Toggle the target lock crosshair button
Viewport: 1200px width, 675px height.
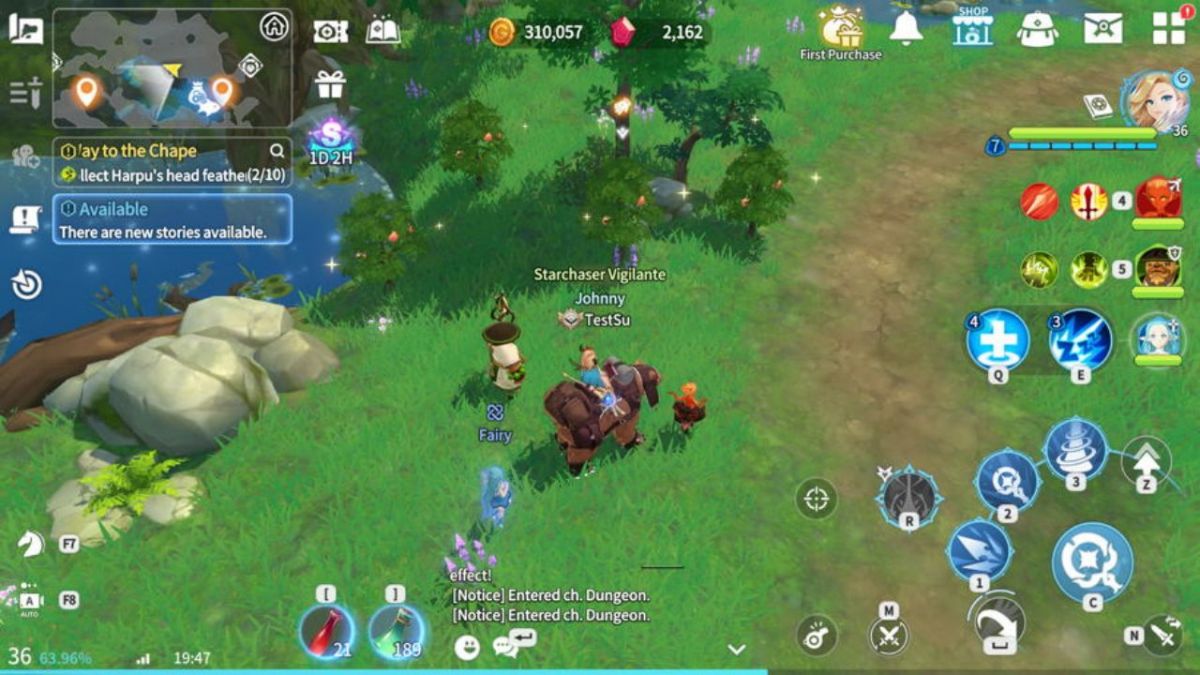816,498
